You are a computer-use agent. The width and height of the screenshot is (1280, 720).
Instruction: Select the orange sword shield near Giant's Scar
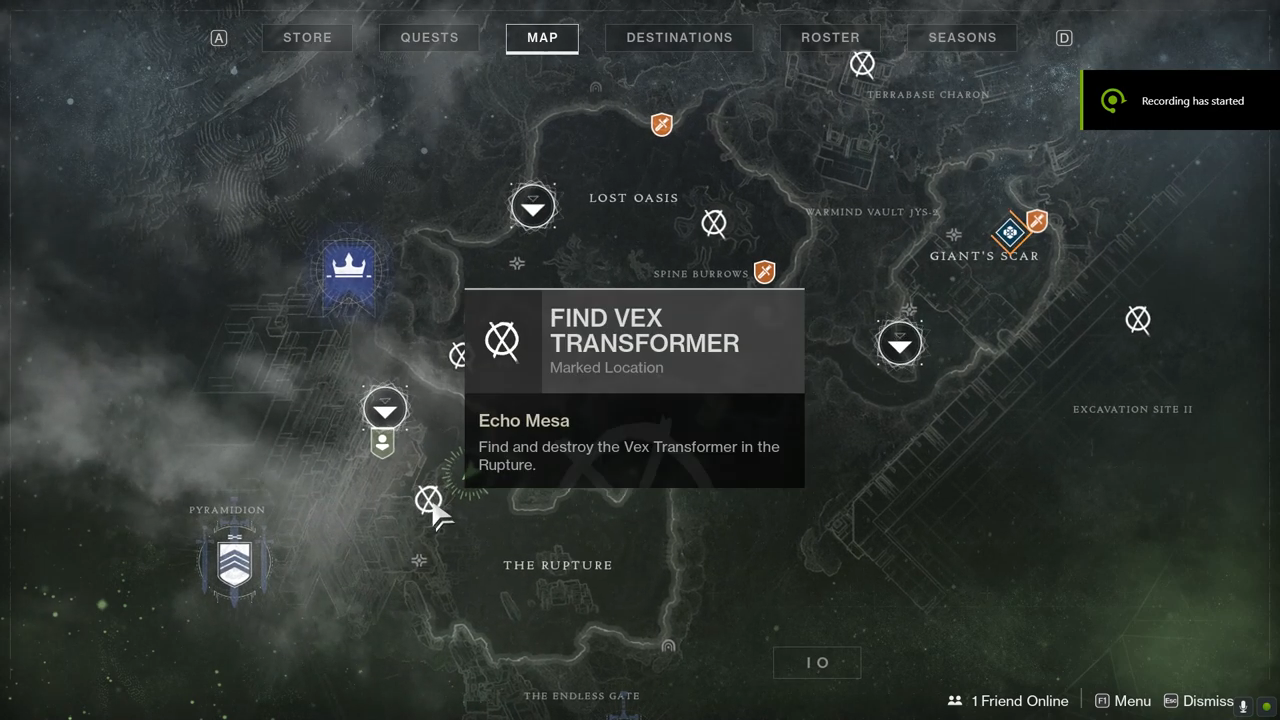point(1037,221)
